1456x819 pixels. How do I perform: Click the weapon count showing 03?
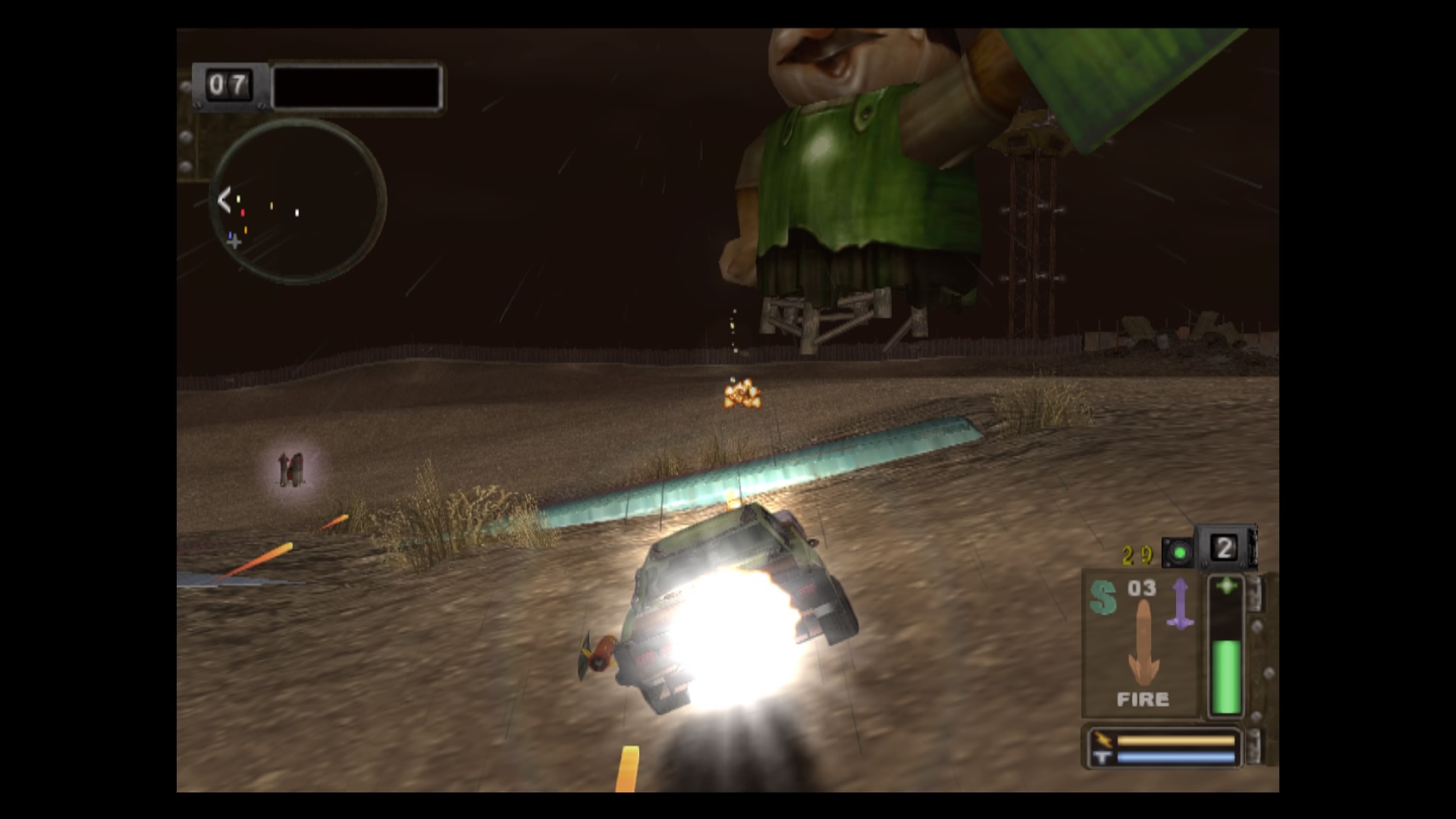click(x=1141, y=587)
